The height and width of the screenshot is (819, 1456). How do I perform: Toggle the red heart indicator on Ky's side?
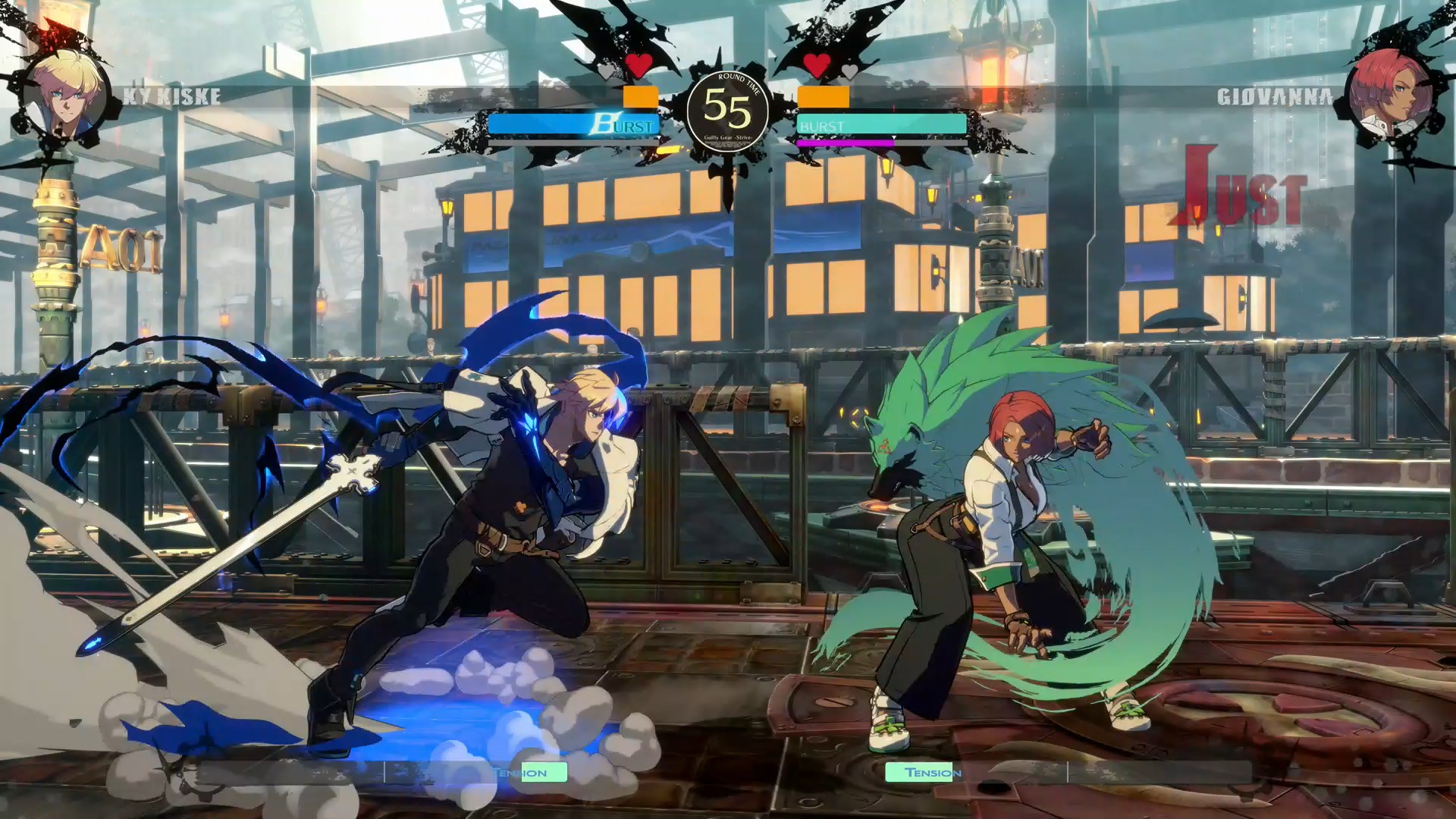[x=638, y=67]
